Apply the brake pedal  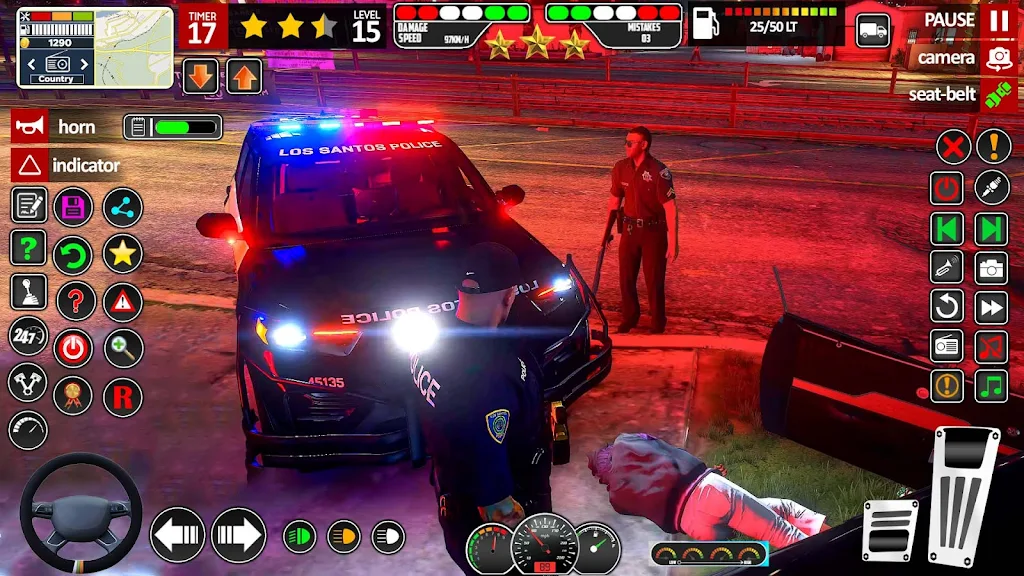click(x=890, y=530)
